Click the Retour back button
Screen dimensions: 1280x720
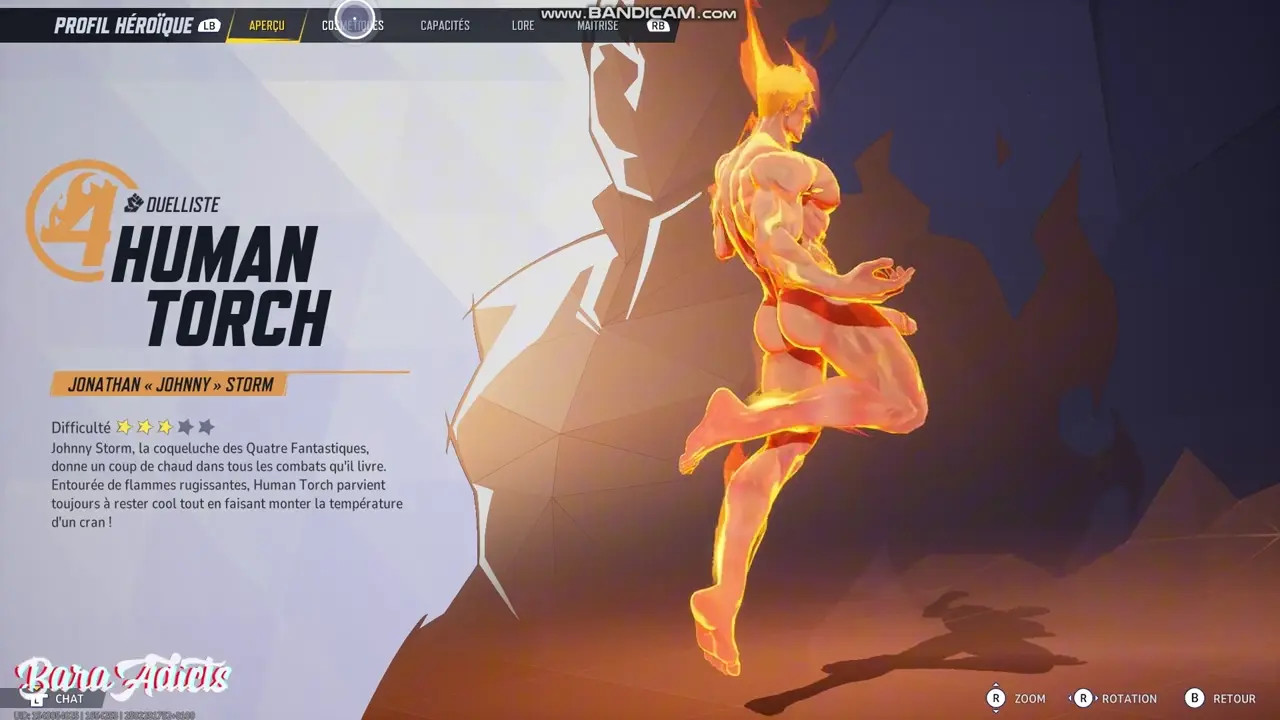click(x=1221, y=699)
